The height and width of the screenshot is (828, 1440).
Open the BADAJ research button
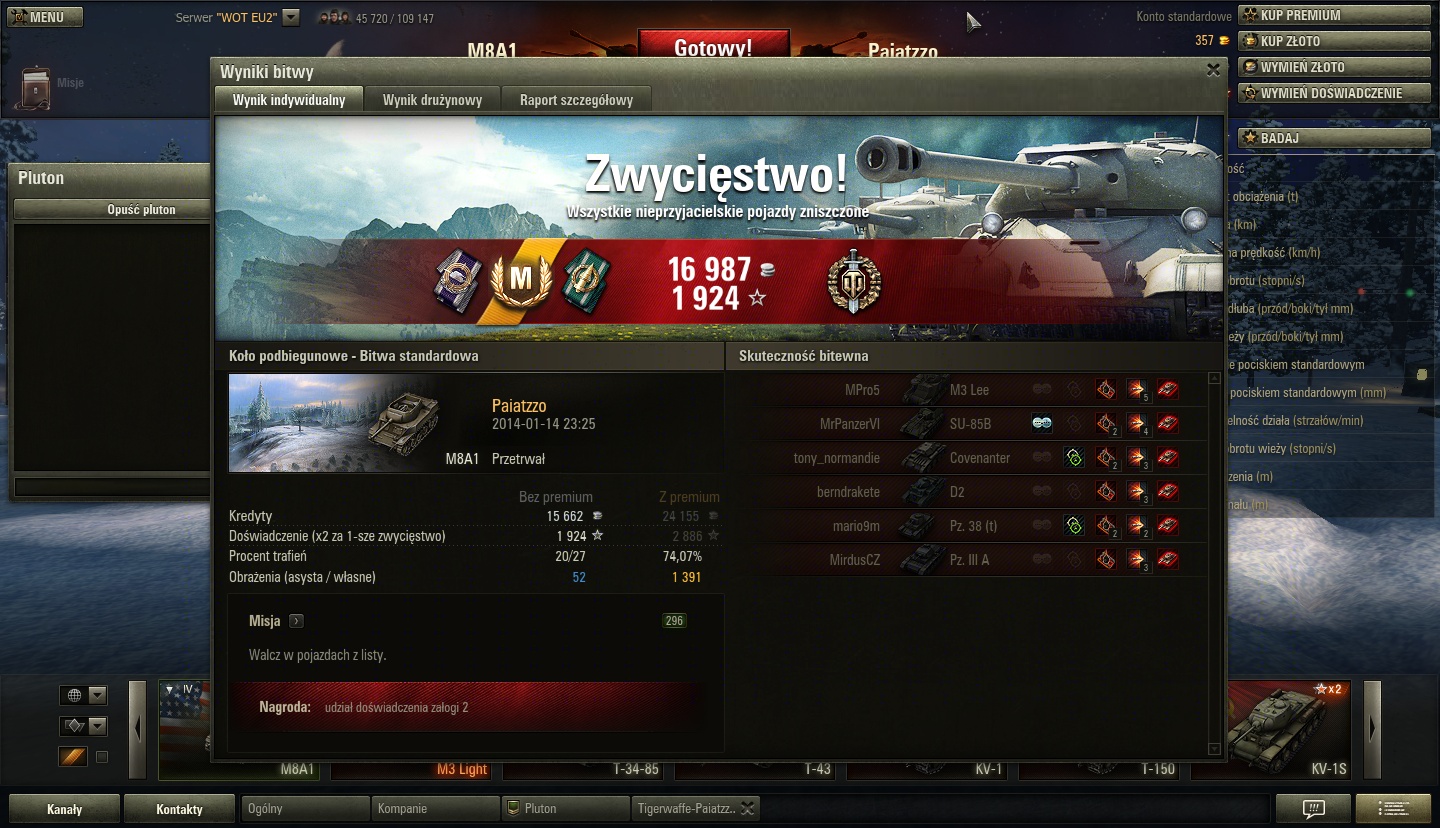tap(1334, 138)
